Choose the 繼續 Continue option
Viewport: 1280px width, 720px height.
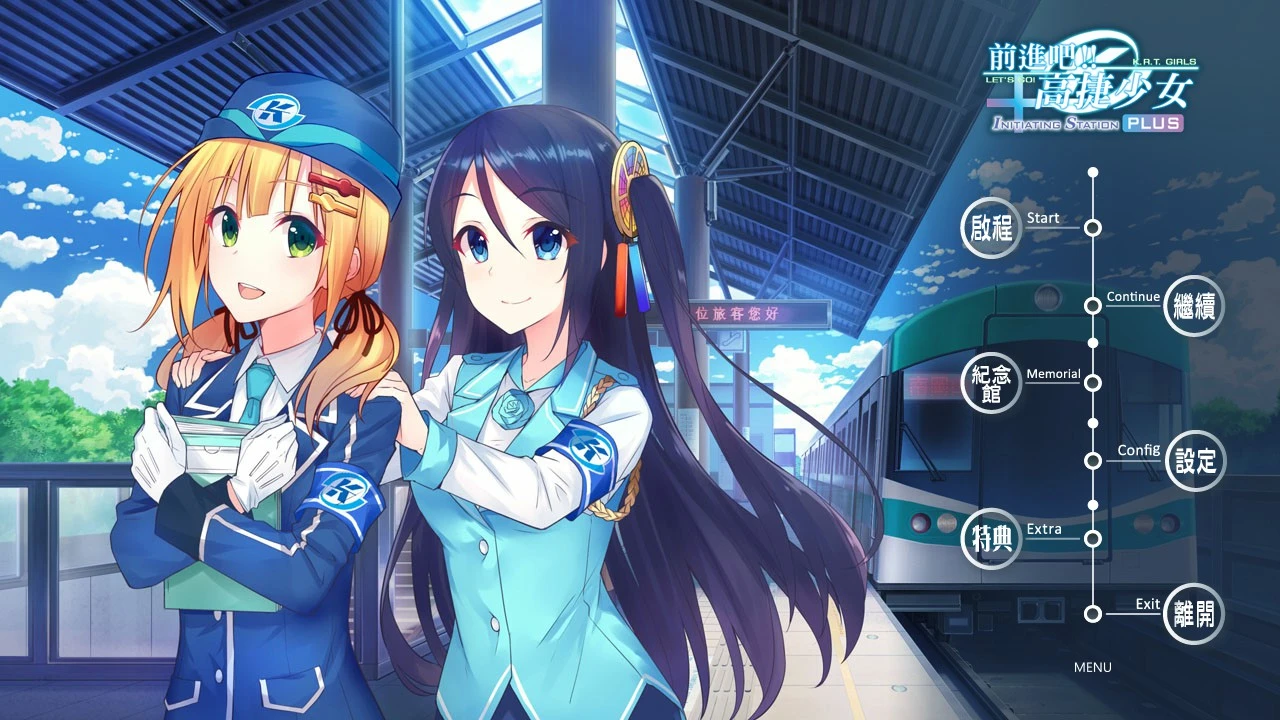[x=1195, y=306]
